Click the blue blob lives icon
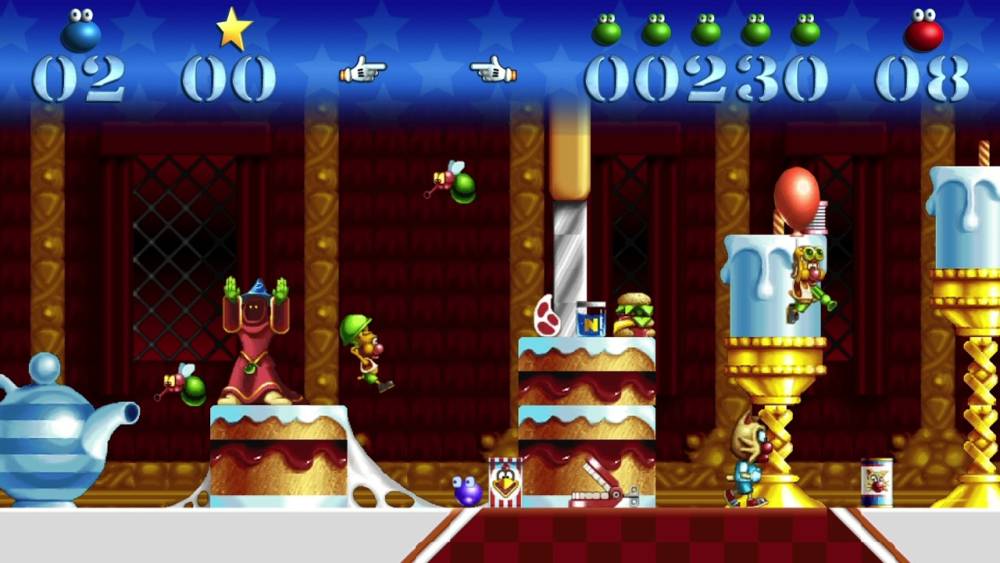The height and width of the screenshot is (563, 1000). coord(81,30)
